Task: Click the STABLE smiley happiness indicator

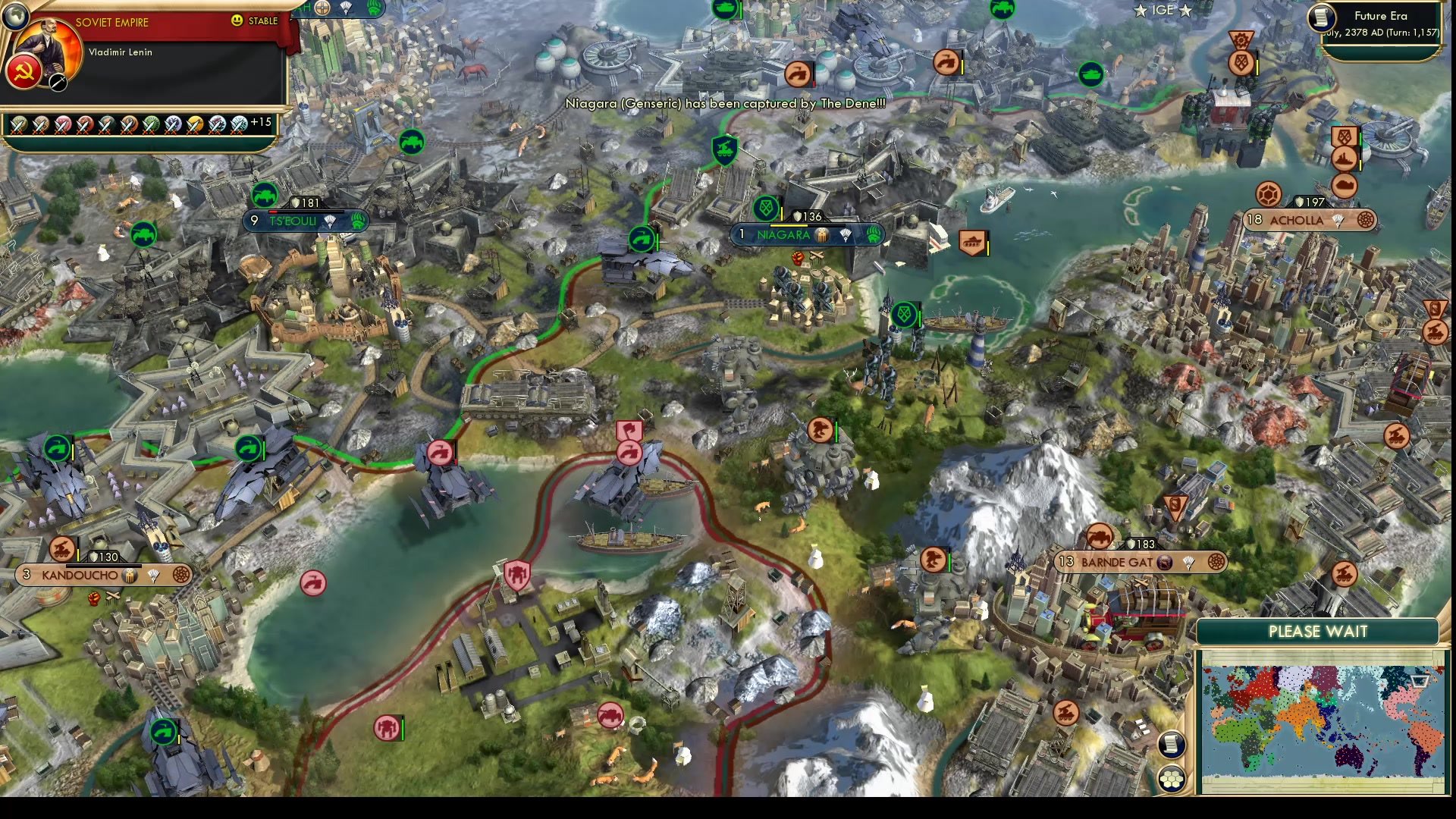Action: (237, 20)
